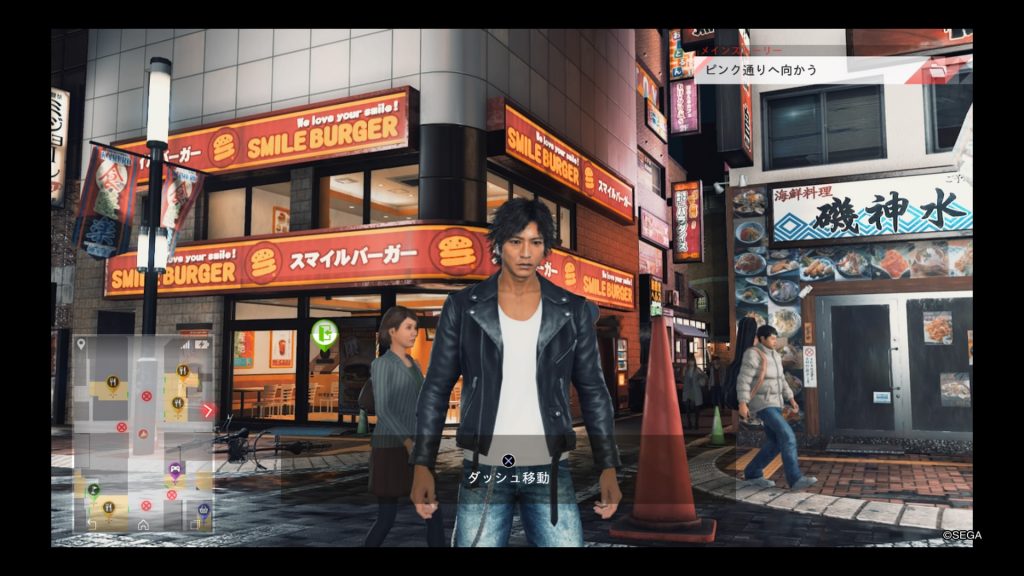1024x576 pixels.
Task: Select the purple game controller map marker
Action: (x=175, y=467)
